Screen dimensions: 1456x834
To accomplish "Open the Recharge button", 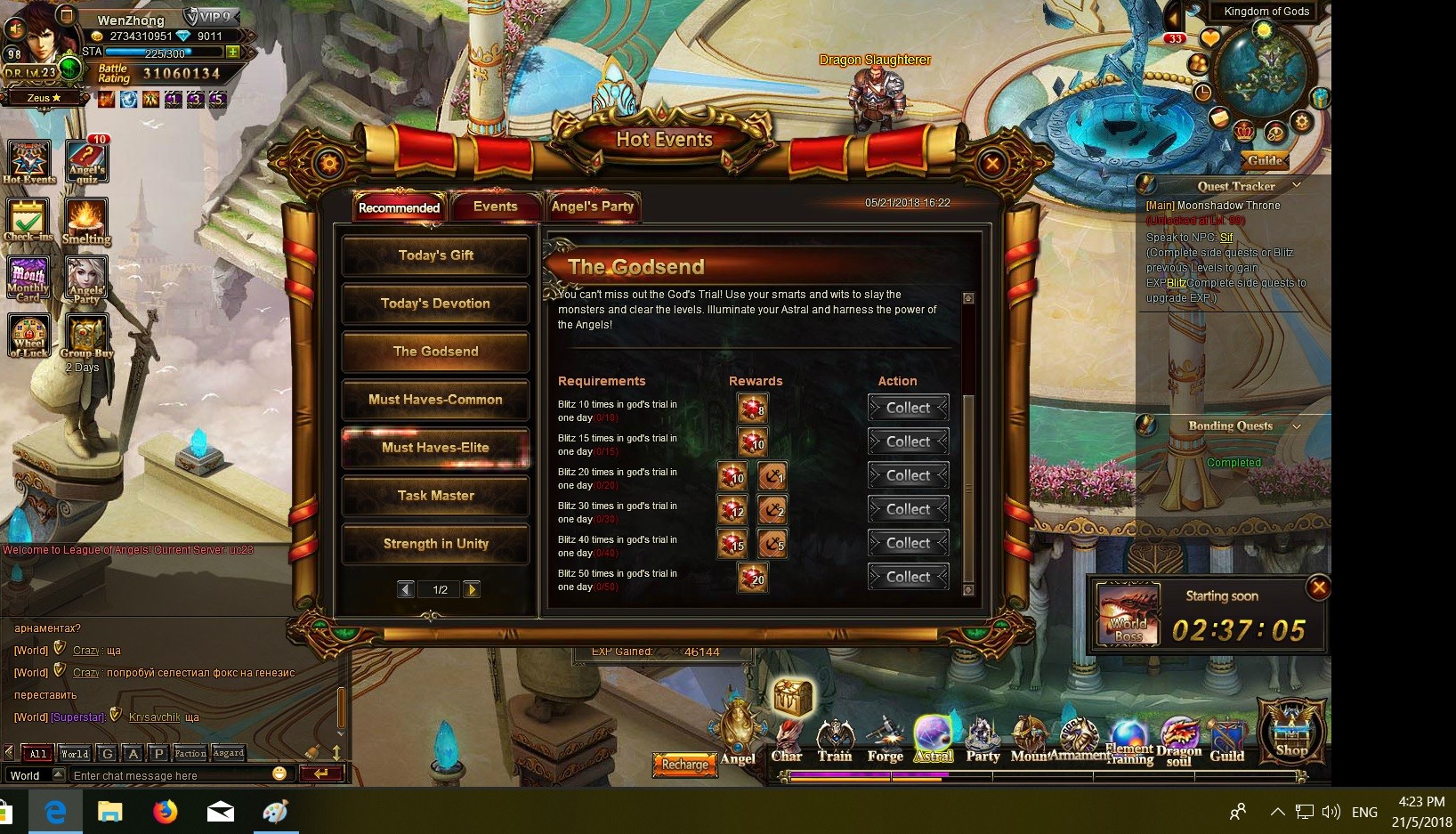I will point(685,765).
